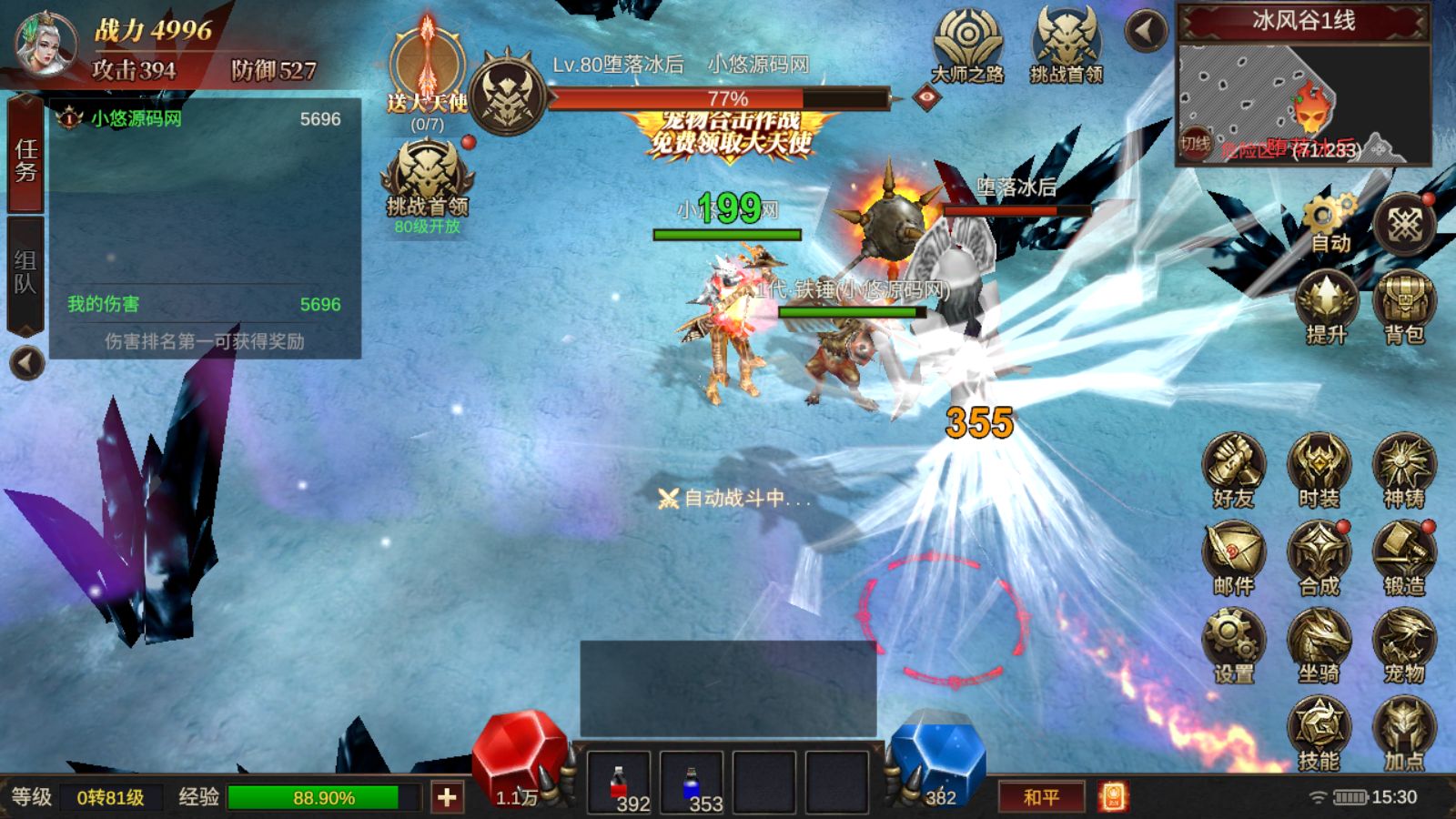Open the 任务 quest tab
The height and width of the screenshot is (819, 1456).
(25, 160)
